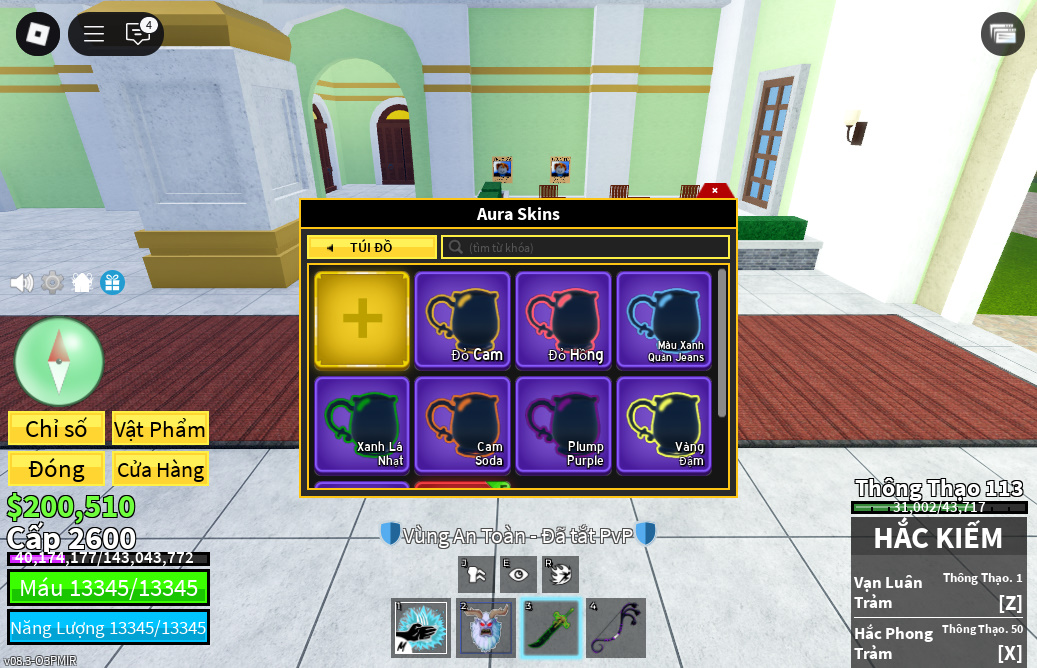1037x668 pixels.
Task: Click the Đóng close button
Action: click(56, 469)
